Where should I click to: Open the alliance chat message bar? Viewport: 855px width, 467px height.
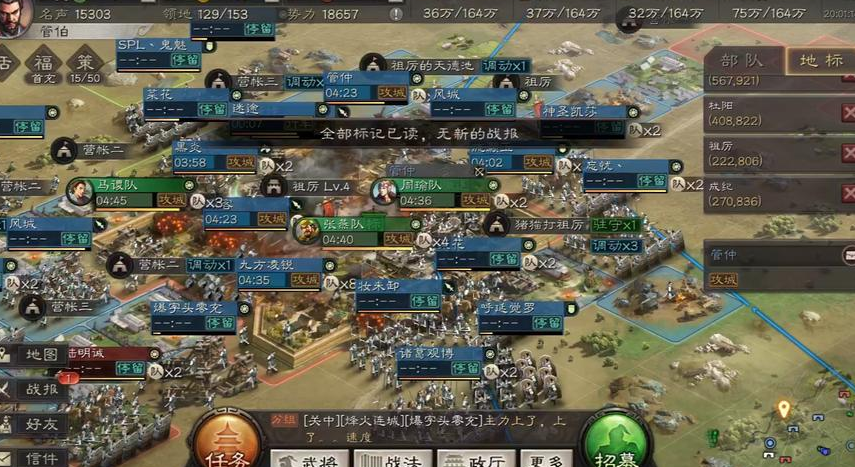click(440, 428)
